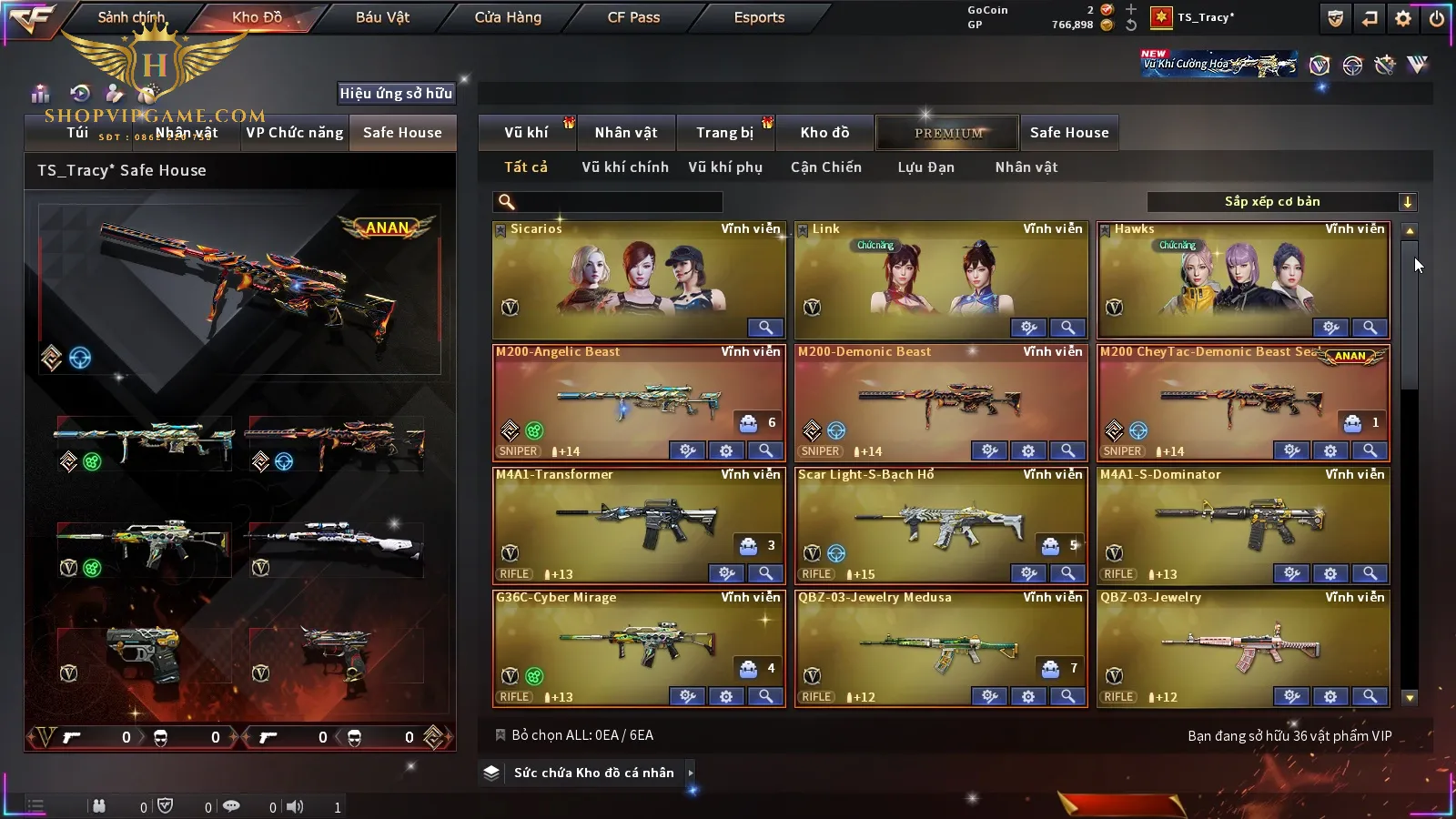Filter items by Lựu Đạn
This screenshot has height=819, width=1456.
coord(925,167)
